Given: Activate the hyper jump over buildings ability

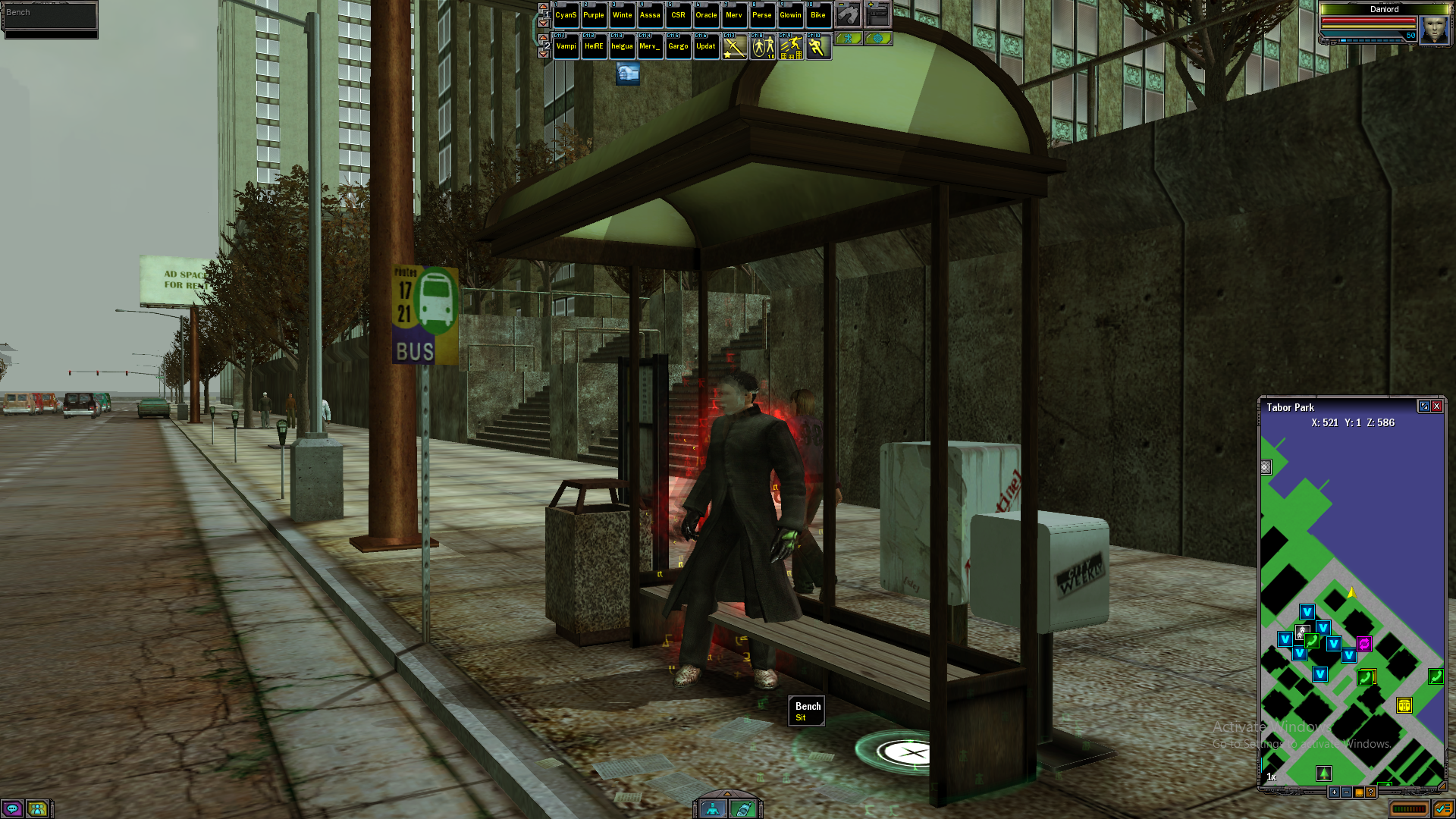Looking at the screenshot, I should click(790, 47).
